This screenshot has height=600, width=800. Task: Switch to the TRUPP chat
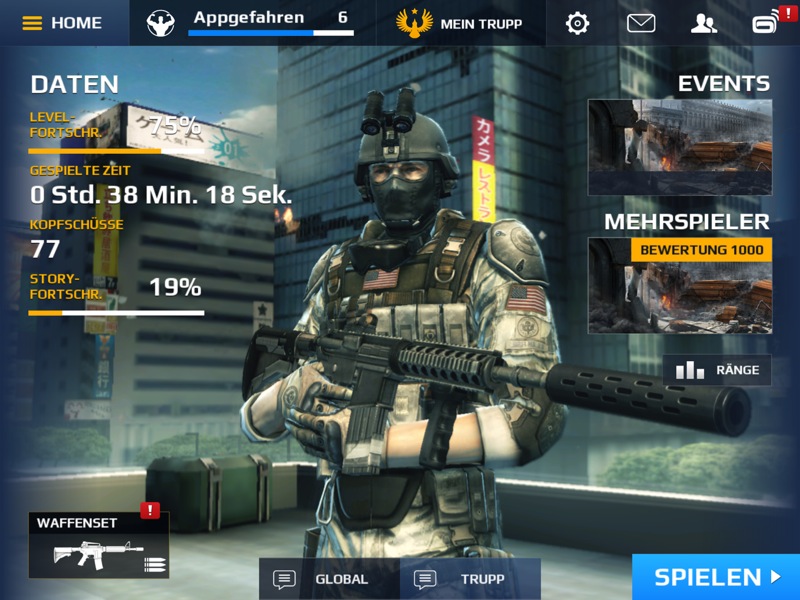point(470,579)
